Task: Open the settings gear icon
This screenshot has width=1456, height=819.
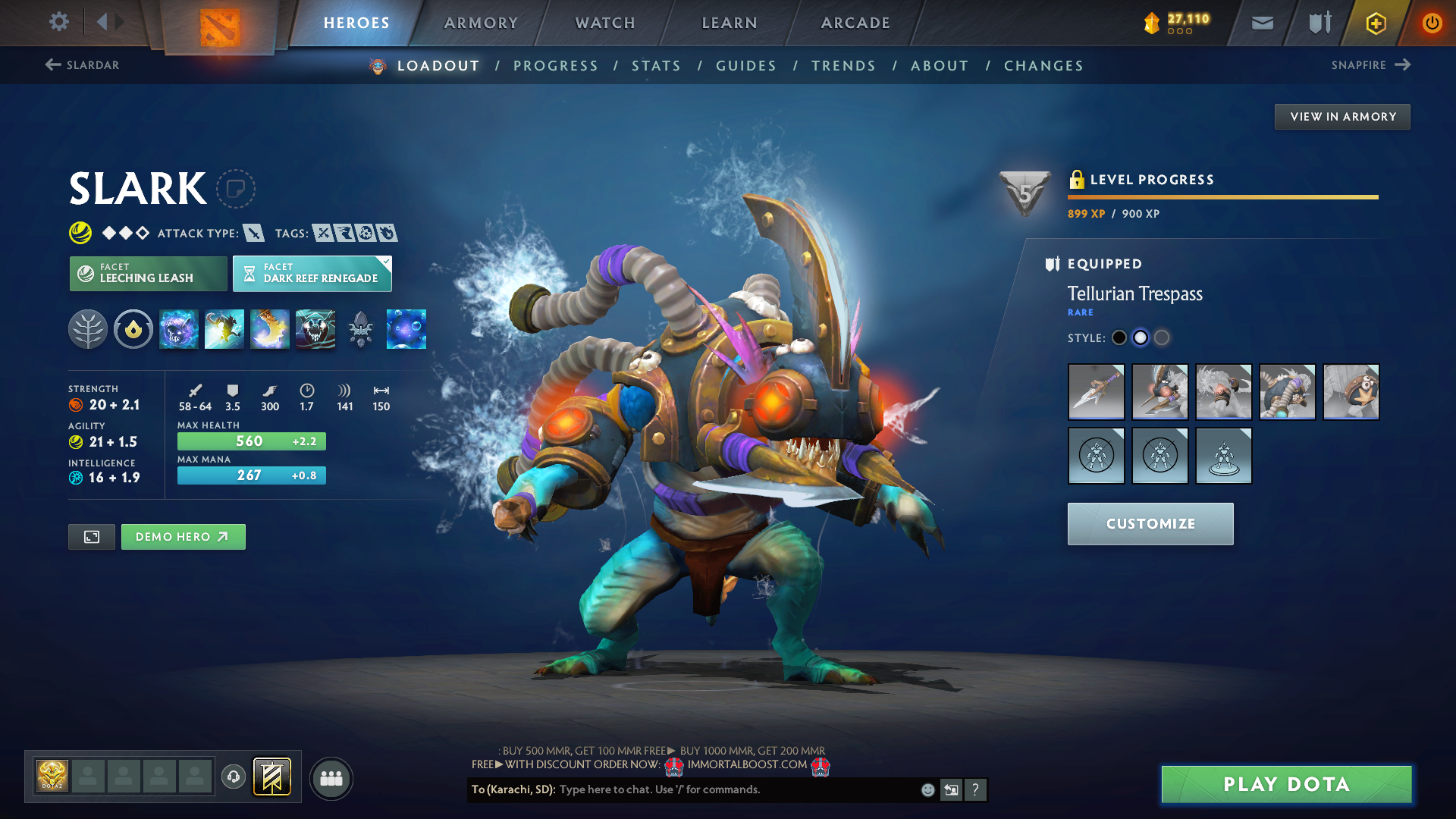Action: (x=58, y=22)
